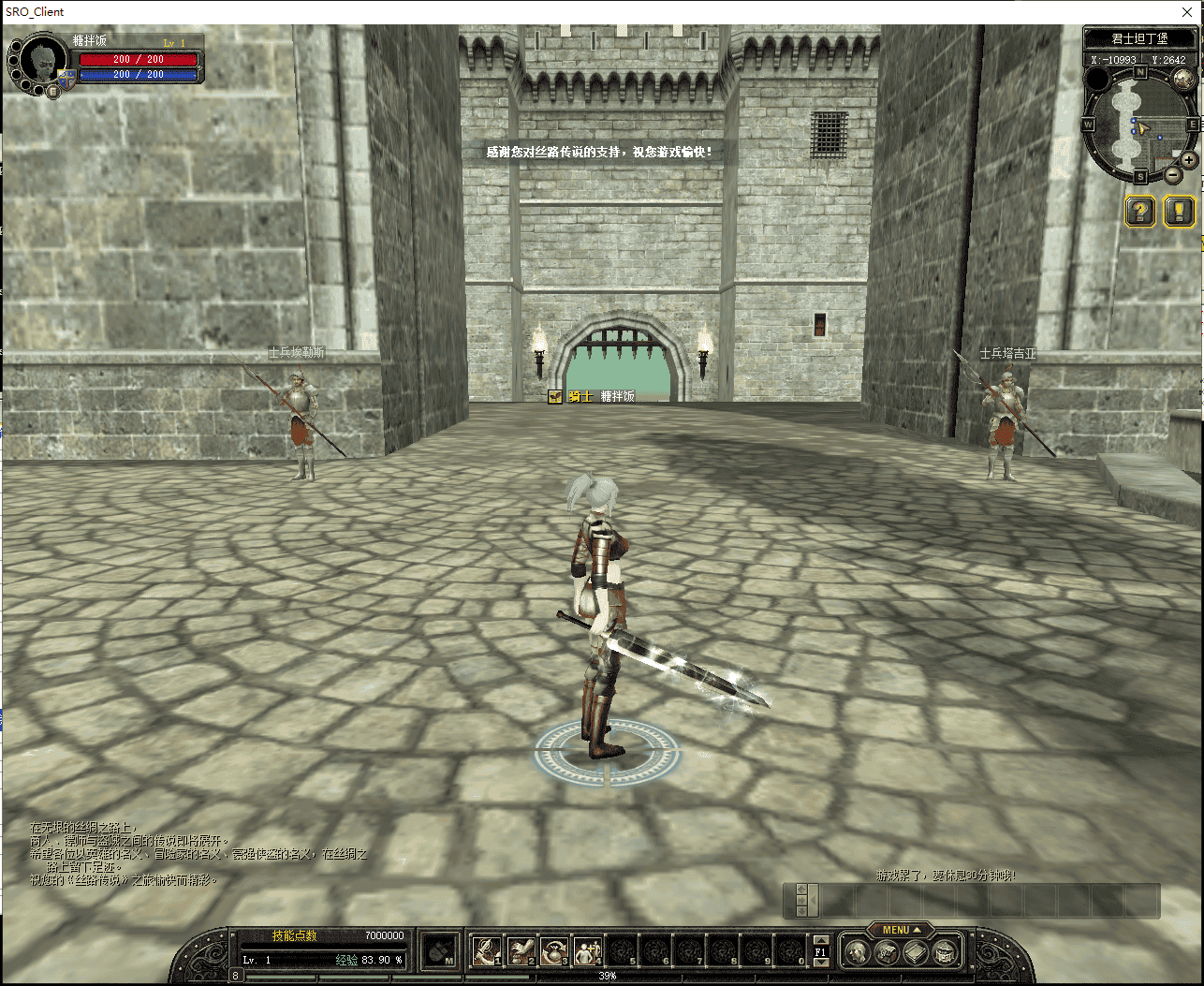Trigger the action in hotbar slot 4
Viewport: 1204px width, 986px height.
click(587, 951)
